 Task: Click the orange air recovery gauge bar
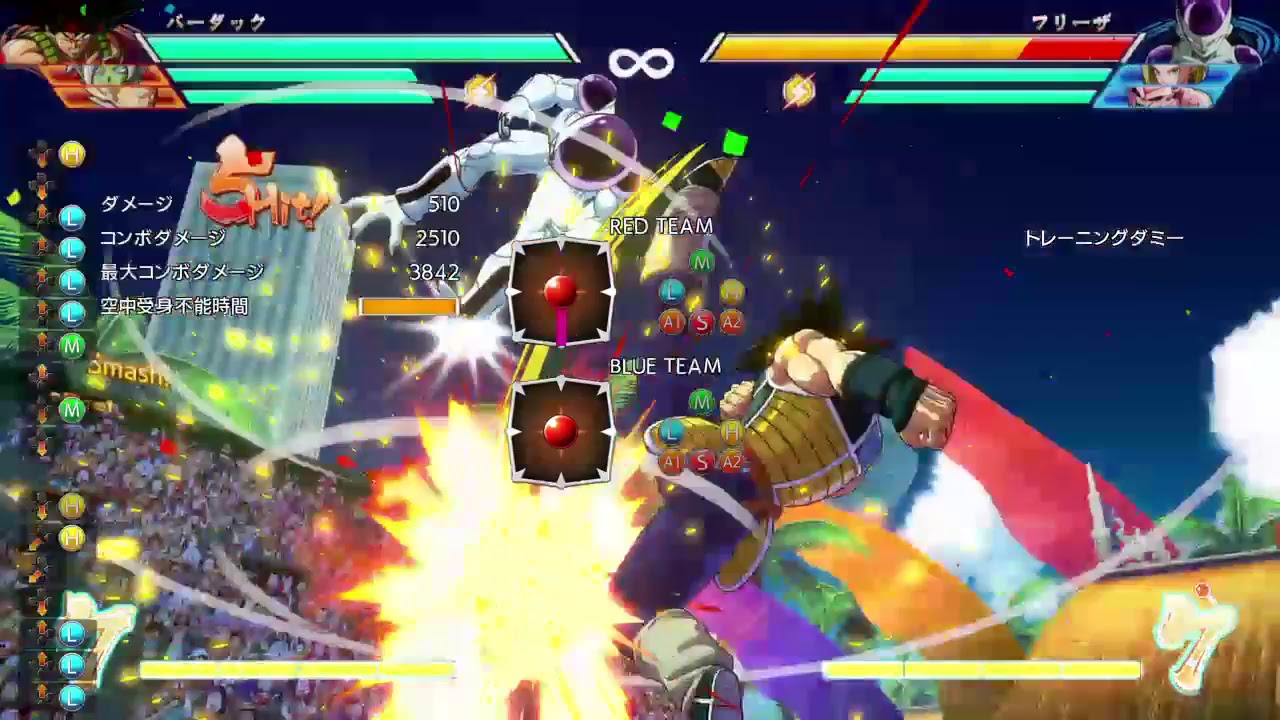click(408, 306)
